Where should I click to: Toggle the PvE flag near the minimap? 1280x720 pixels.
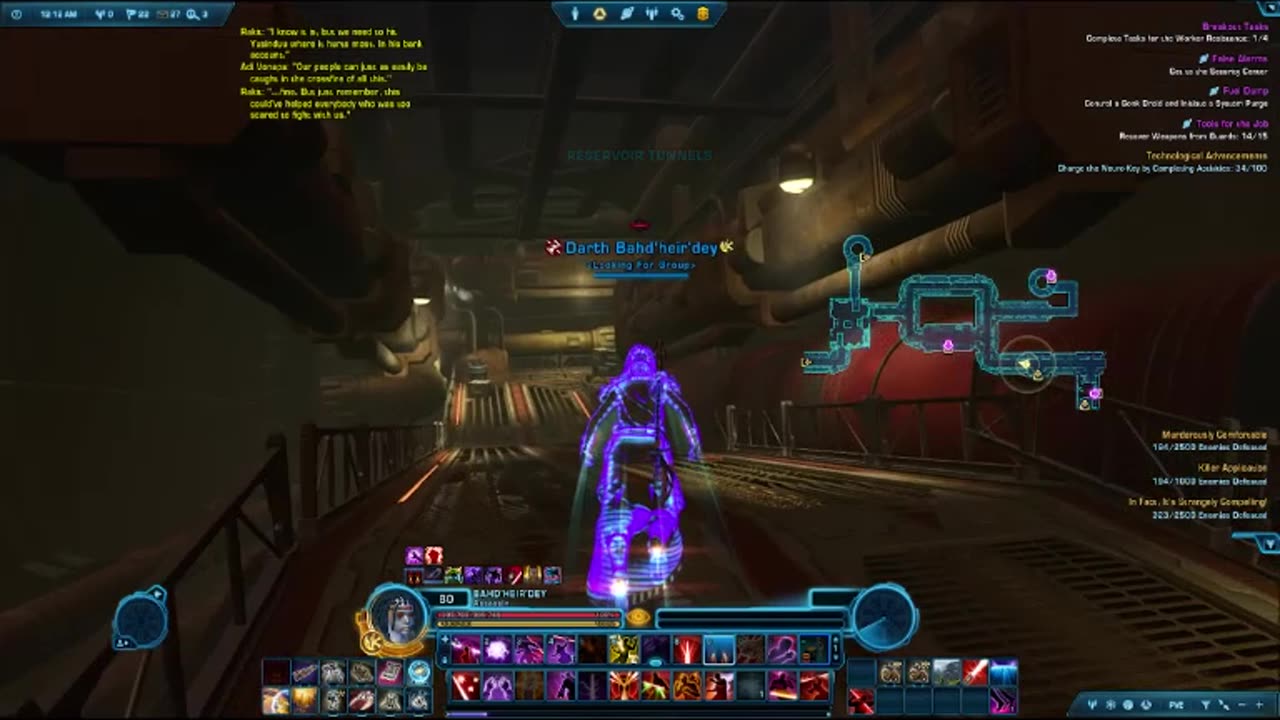[1177, 706]
